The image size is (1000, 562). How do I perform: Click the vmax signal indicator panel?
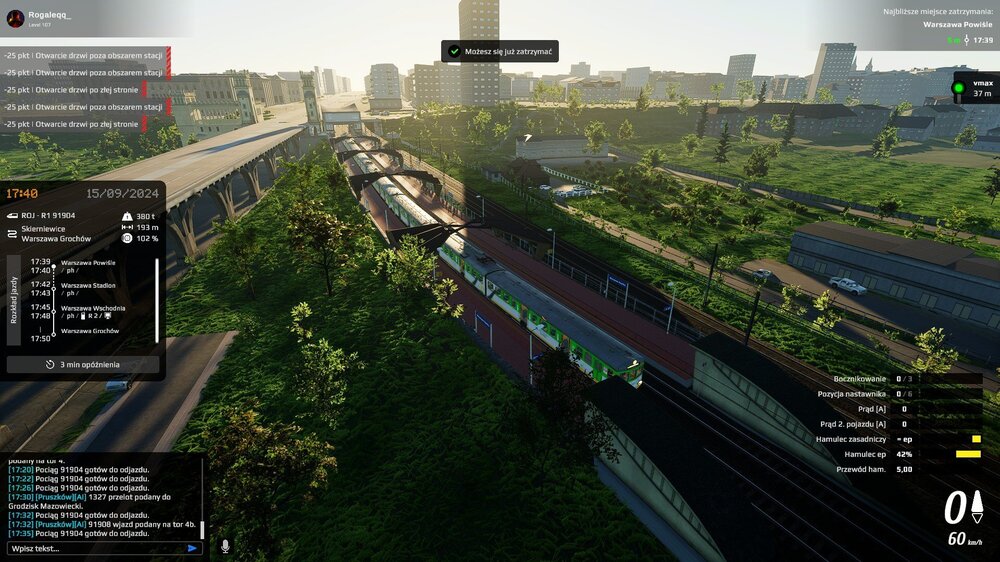pyautogui.click(x=974, y=88)
